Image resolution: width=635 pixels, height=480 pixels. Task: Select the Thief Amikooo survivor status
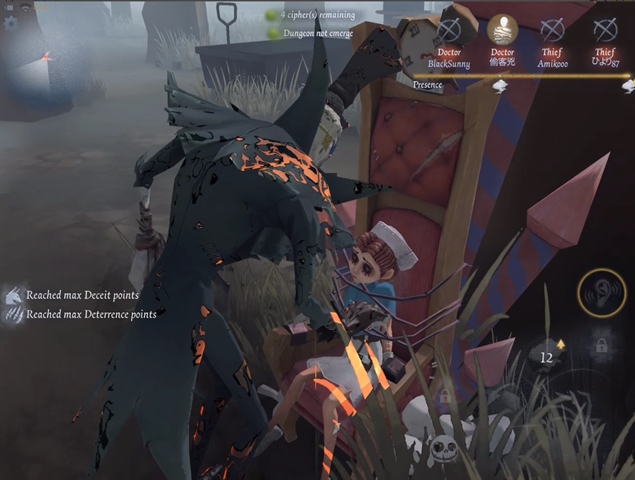tap(553, 30)
